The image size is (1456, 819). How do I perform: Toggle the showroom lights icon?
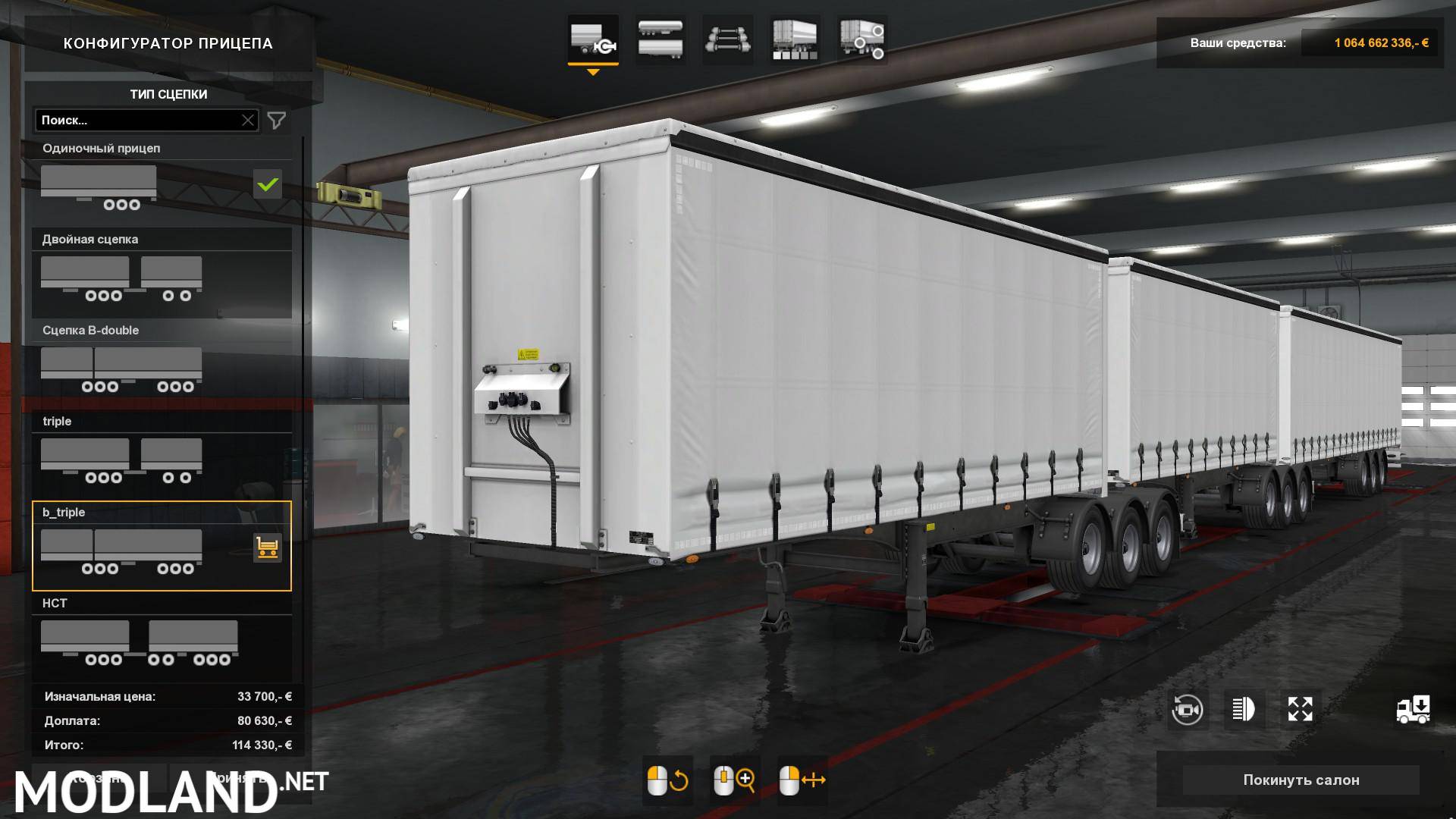pyautogui.click(x=1244, y=709)
